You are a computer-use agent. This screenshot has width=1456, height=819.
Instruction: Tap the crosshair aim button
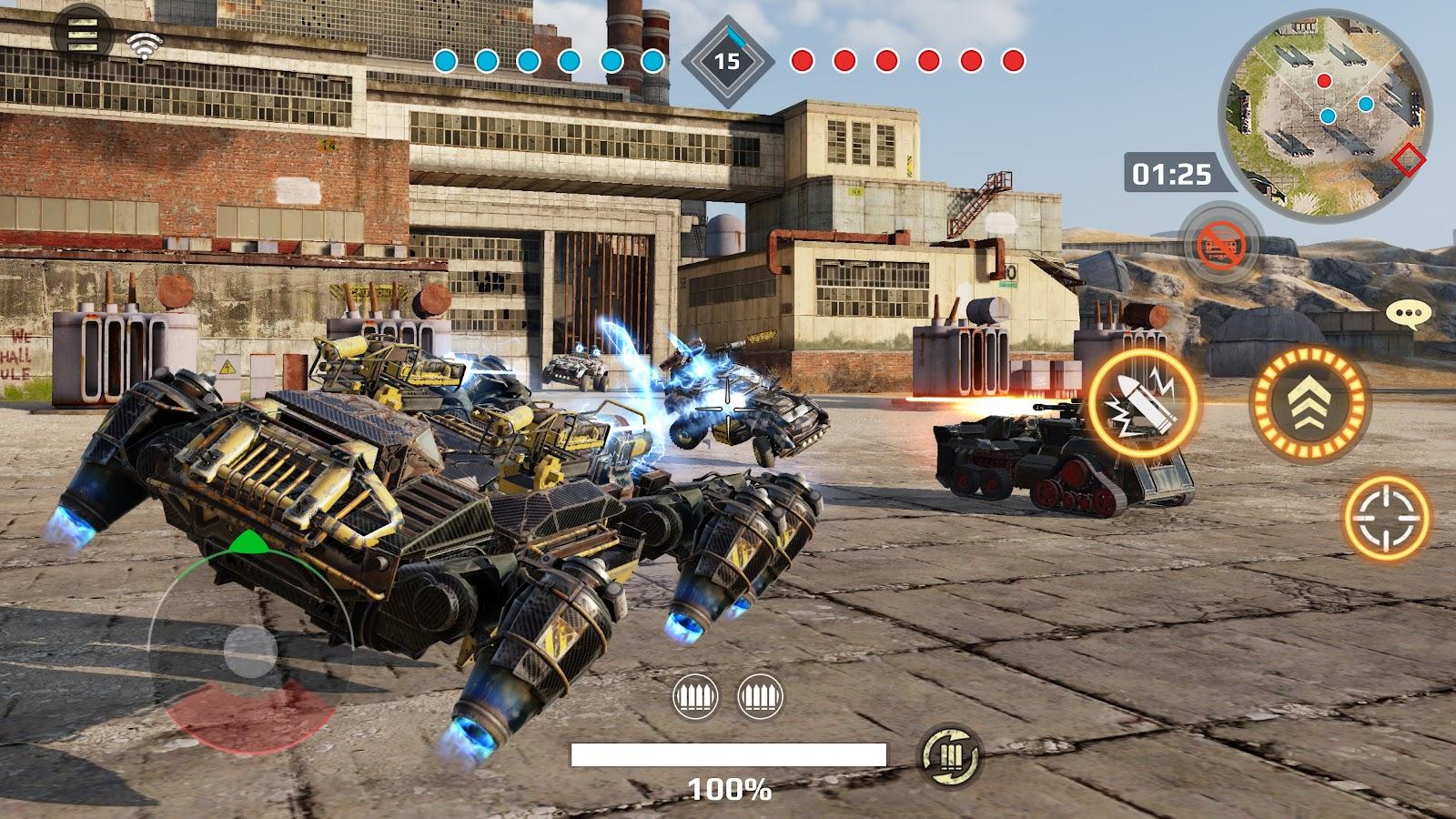[1387, 516]
